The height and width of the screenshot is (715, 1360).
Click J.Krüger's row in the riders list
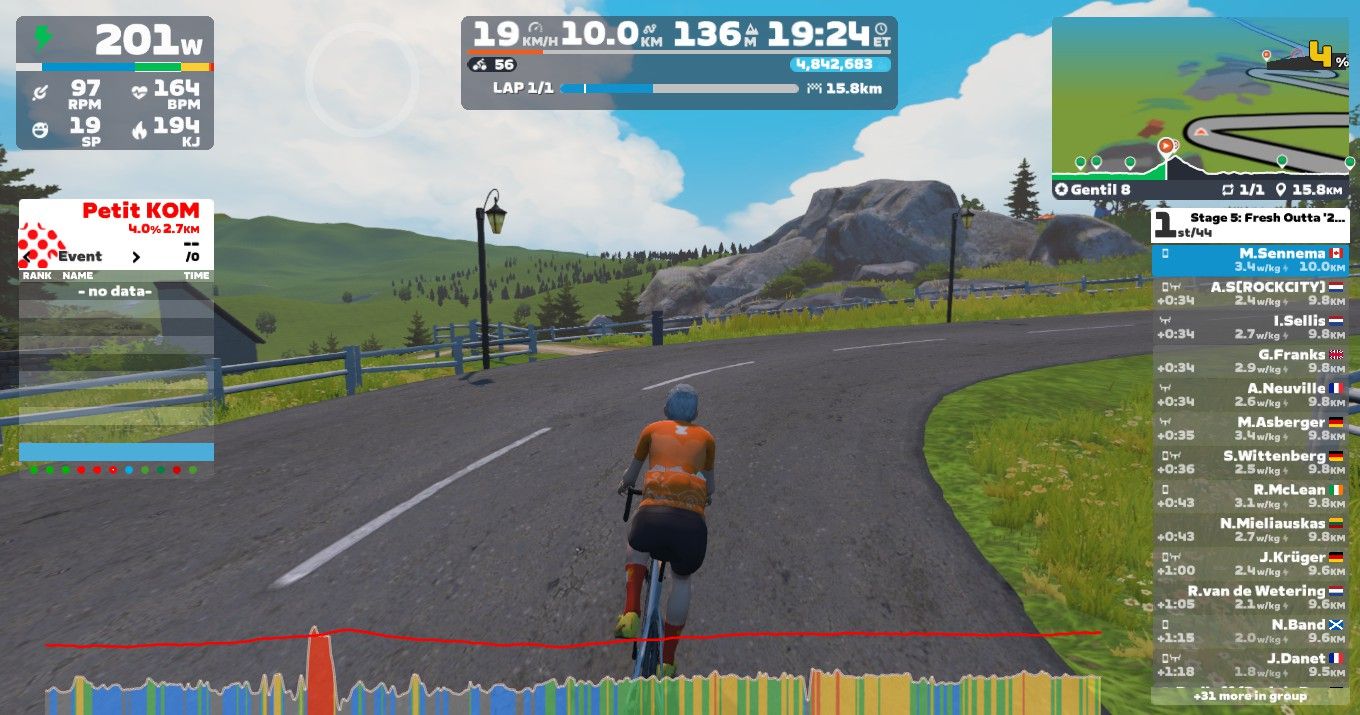[1250, 564]
